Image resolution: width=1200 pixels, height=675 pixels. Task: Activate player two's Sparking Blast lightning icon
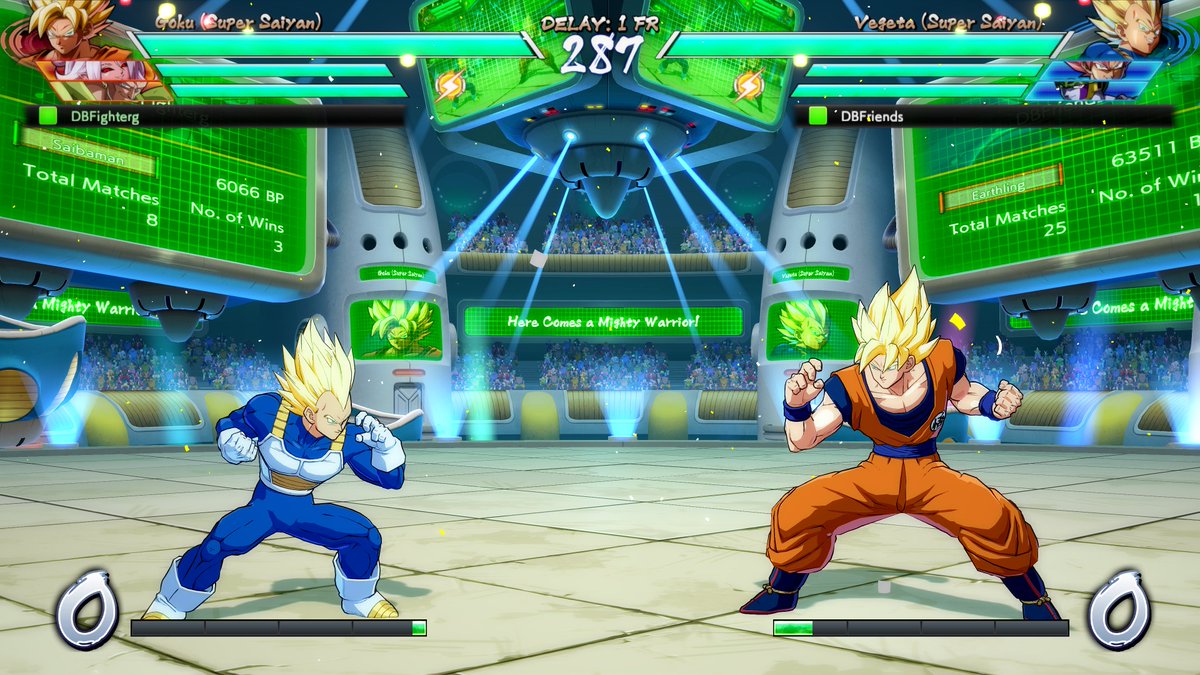[x=749, y=86]
